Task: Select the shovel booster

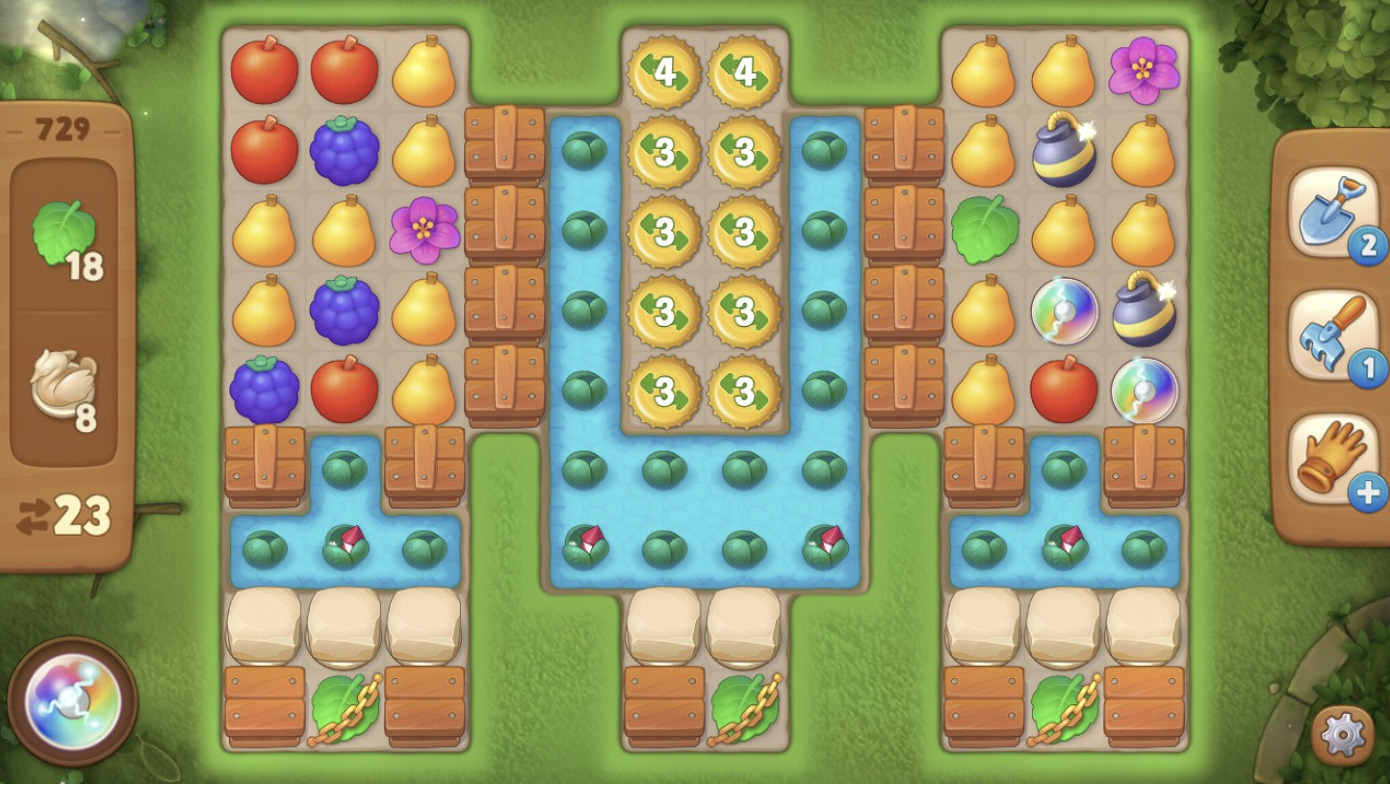Action: pos(1325,213)
